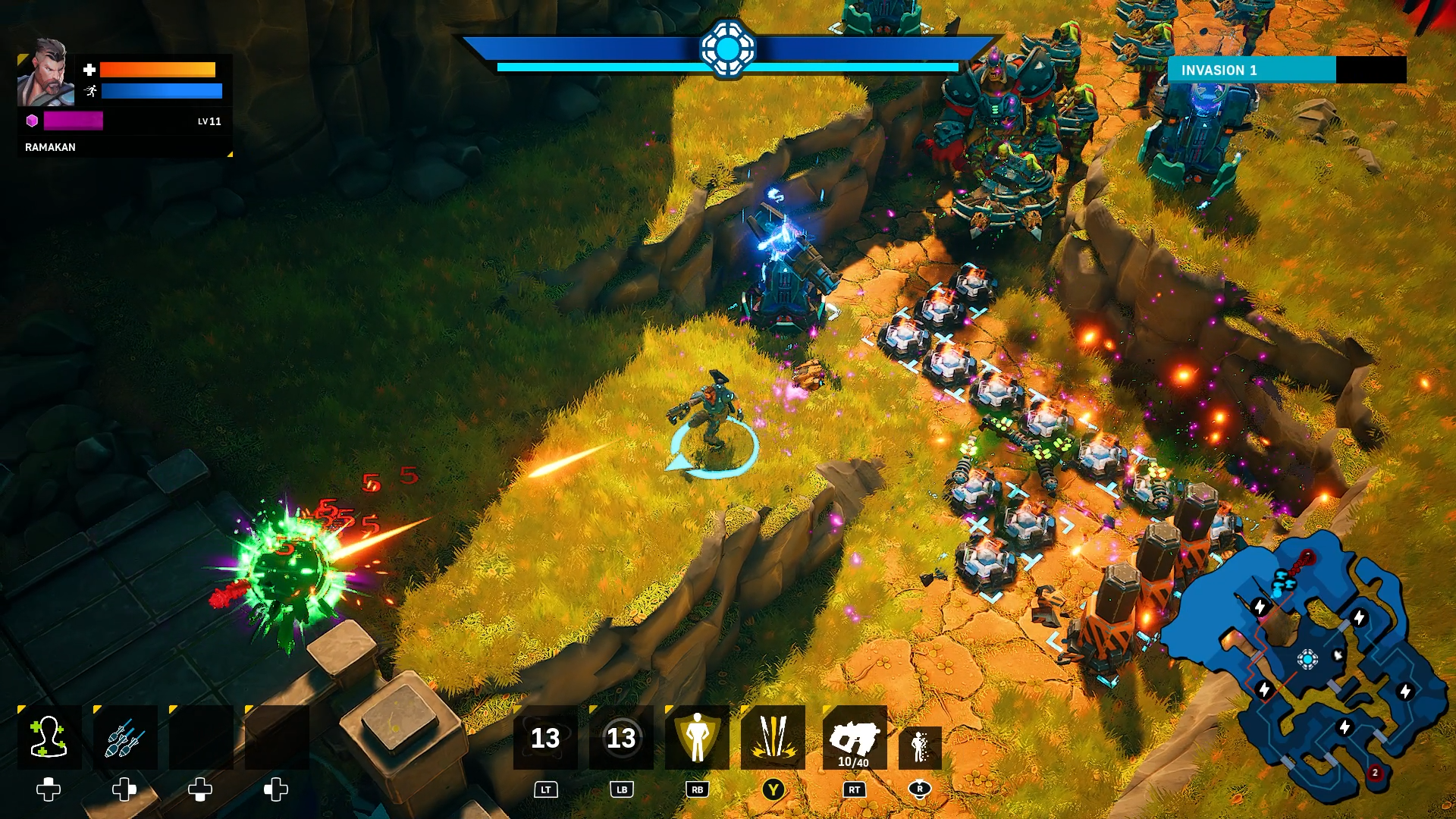Viewport: 1456px width, 819px height.
Task: Activate the shield figure ability
Action: coord(697,737)
